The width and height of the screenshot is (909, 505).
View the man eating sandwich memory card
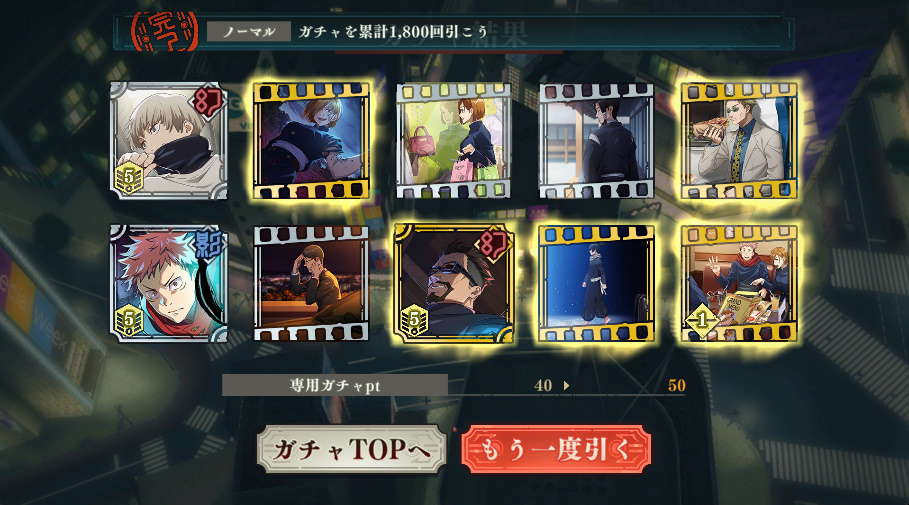(x=738, y=141)
